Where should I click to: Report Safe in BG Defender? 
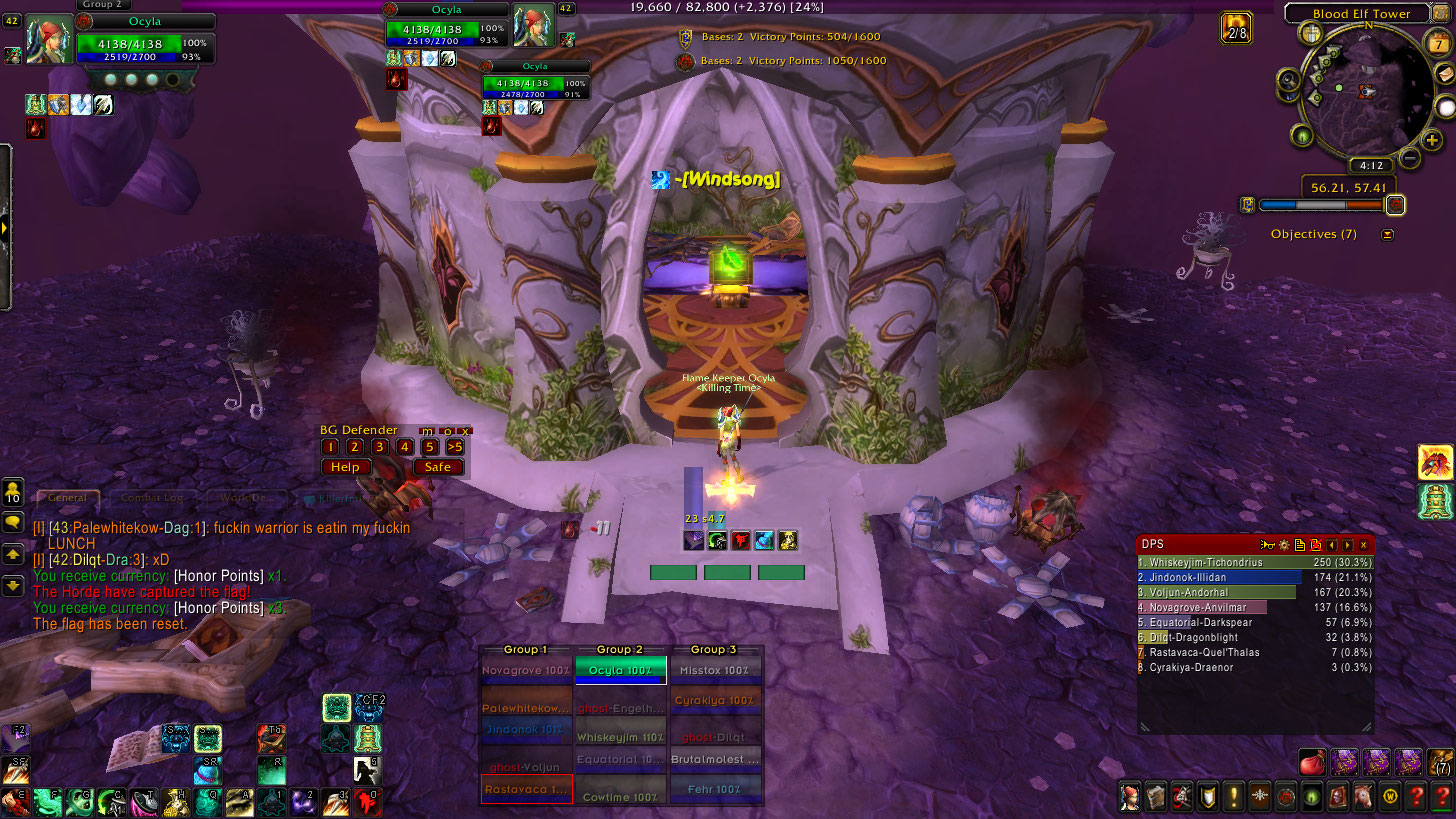click(438, 467)
